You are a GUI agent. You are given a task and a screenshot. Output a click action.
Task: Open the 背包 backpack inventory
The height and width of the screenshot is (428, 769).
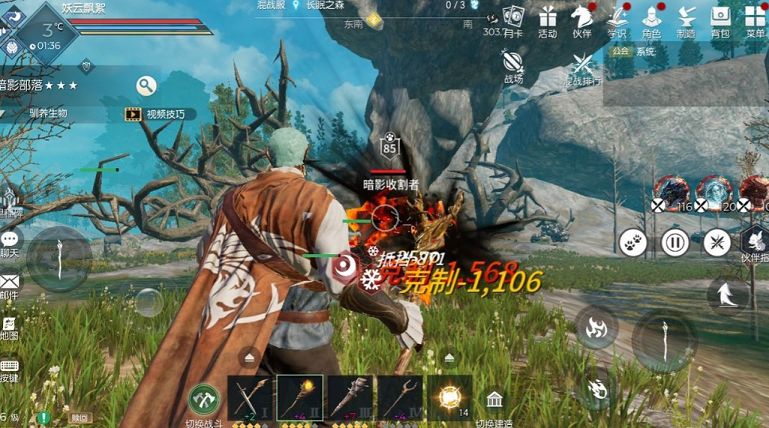[720, 17]
